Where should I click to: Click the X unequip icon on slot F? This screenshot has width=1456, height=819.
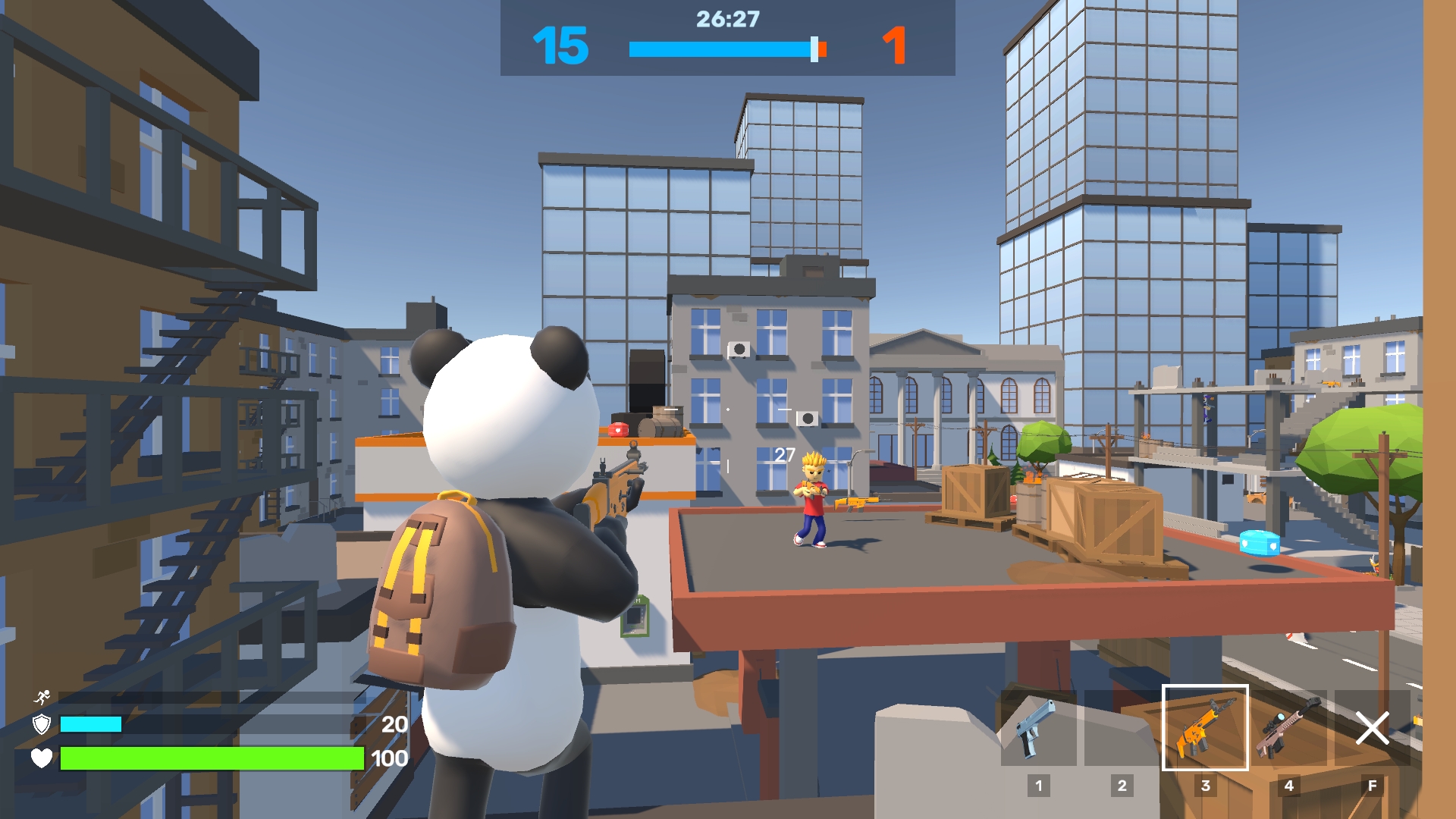coord(1374,730)
